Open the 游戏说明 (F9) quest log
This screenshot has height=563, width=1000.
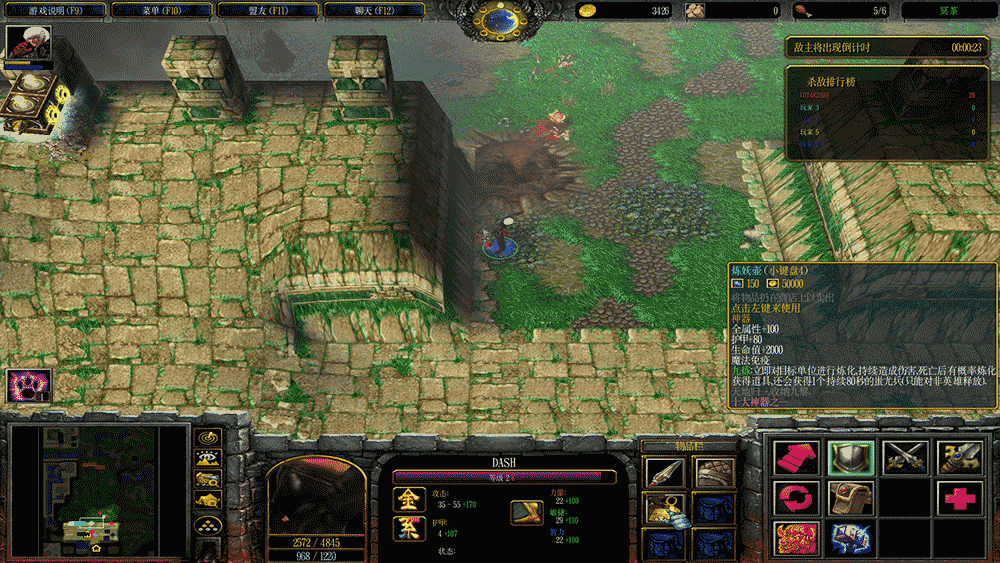point(51,10)
